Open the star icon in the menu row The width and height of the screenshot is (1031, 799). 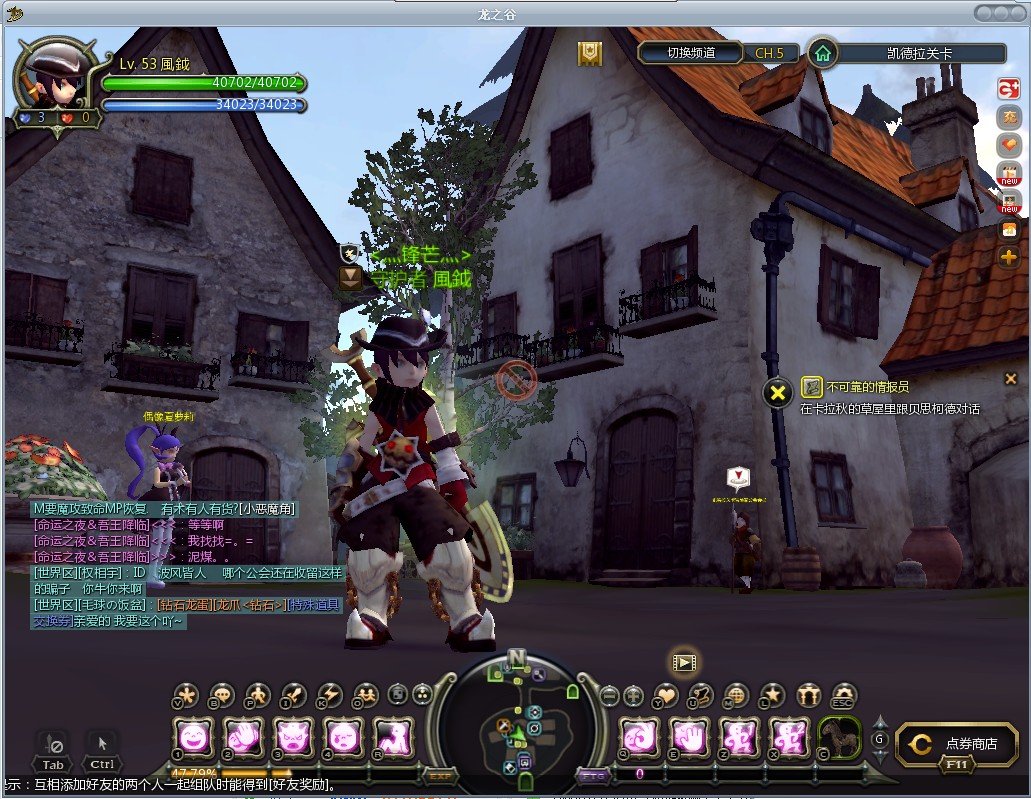(771, 695)
